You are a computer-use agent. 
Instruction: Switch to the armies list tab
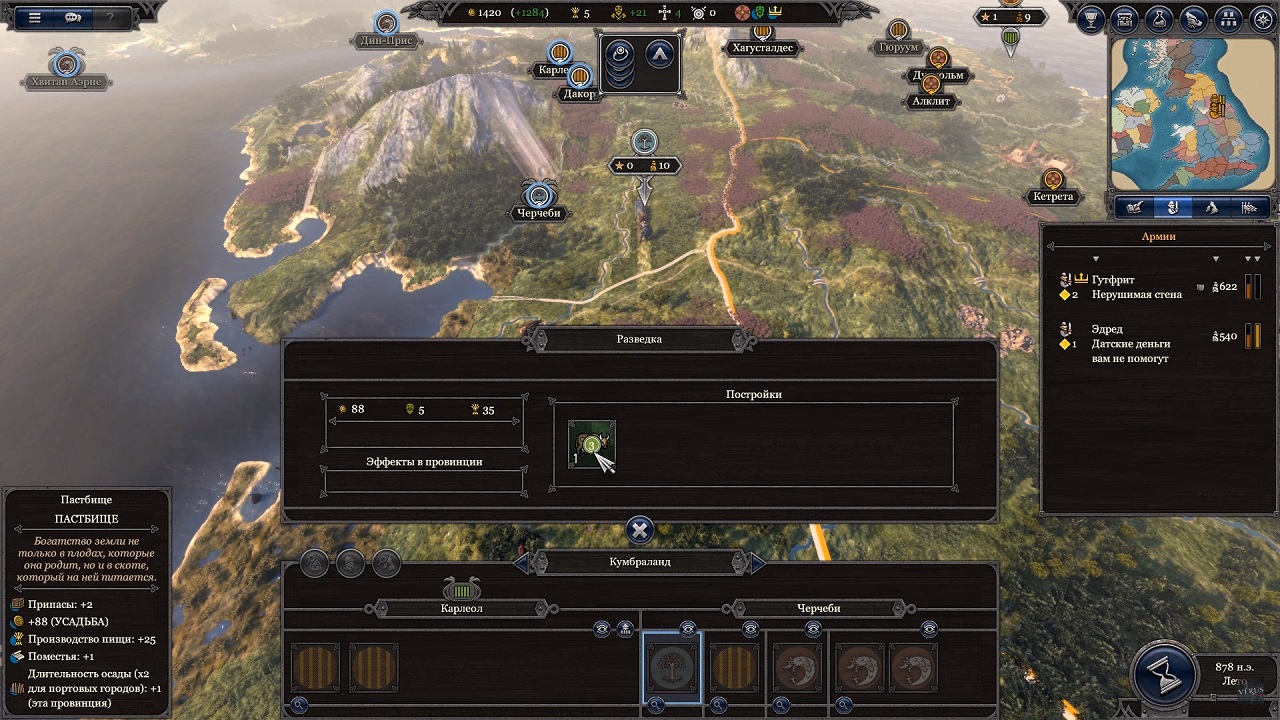pos(1172,208)
